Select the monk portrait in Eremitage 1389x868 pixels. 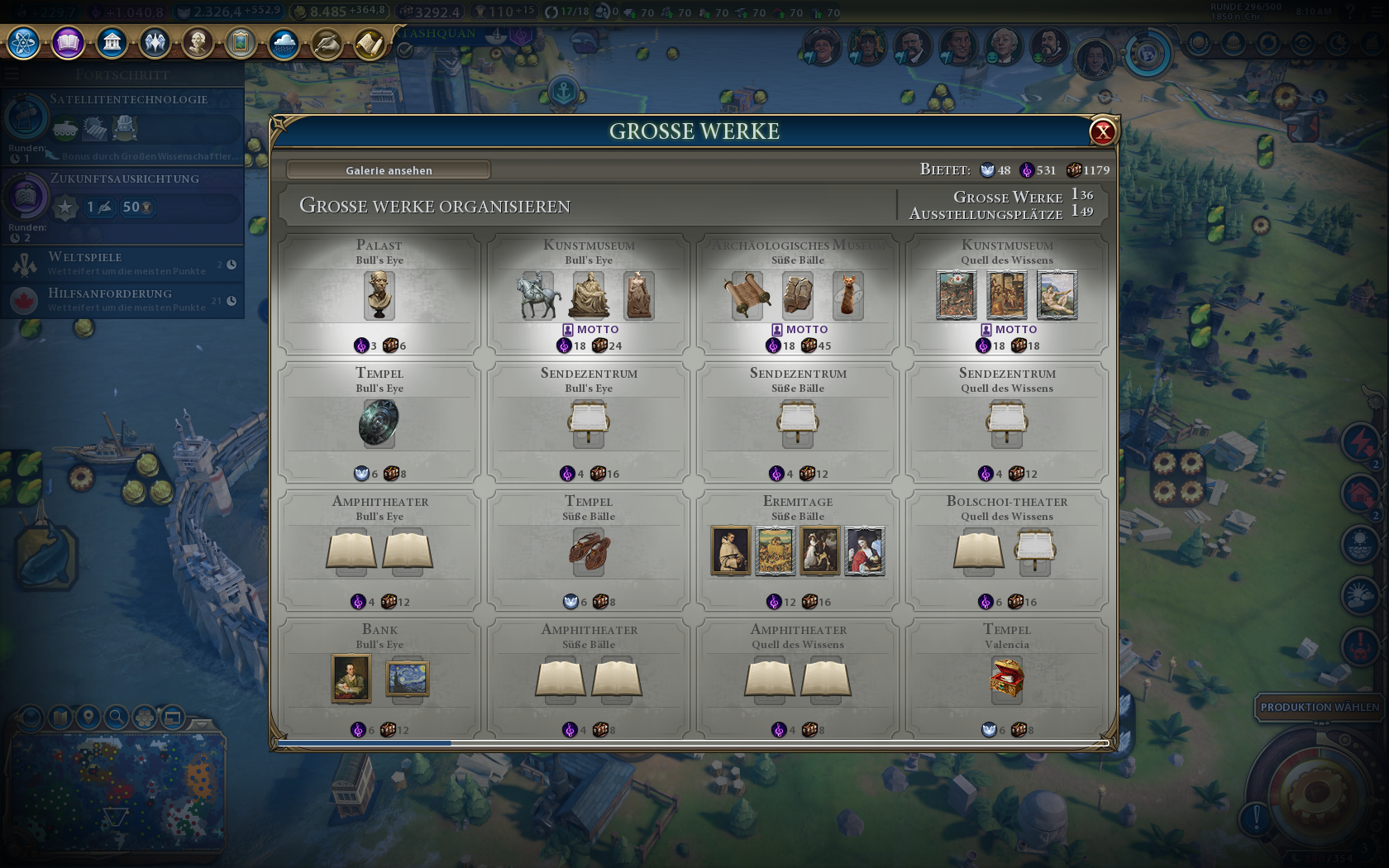[731, 551]
